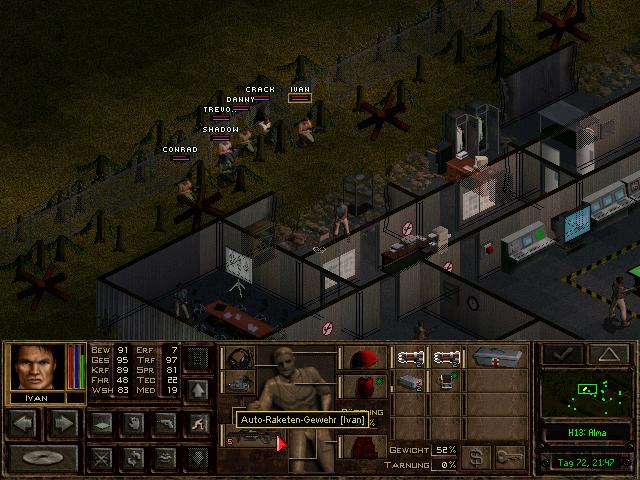Open the key ring button
This screenshot has height=480, width=640.
coord(511,457)
